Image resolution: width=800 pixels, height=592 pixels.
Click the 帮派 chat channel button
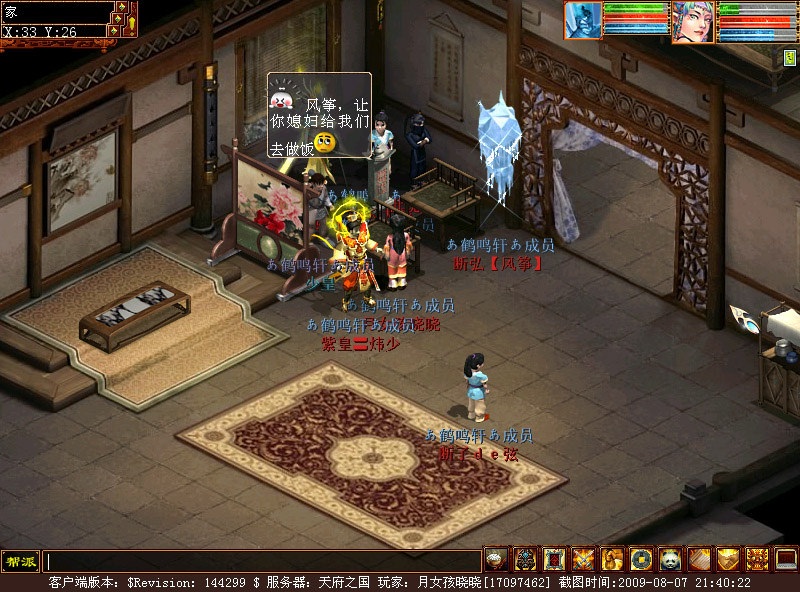20,561
